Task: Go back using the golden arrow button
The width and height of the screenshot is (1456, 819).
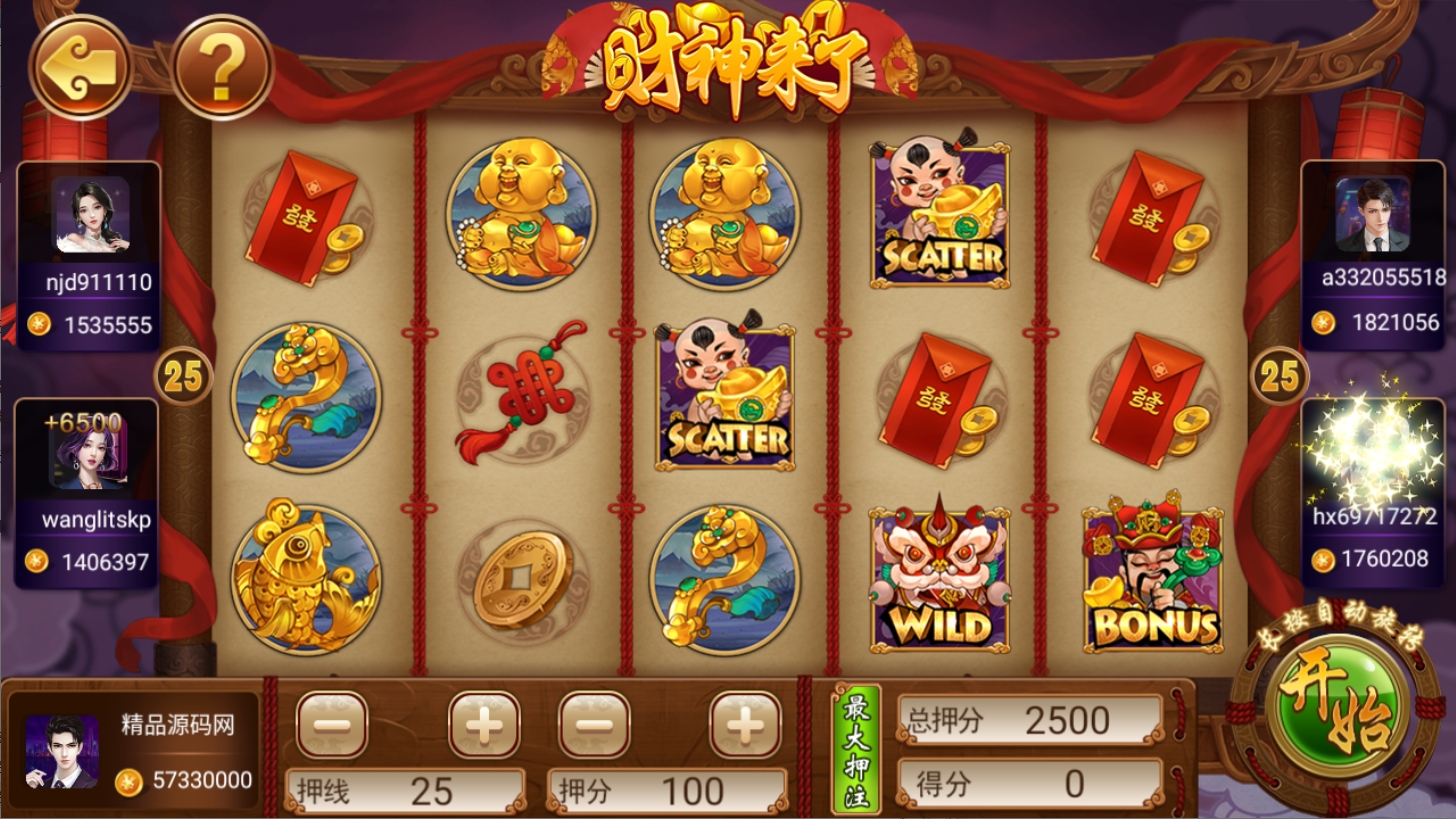Action: click(x=80, y=66)
